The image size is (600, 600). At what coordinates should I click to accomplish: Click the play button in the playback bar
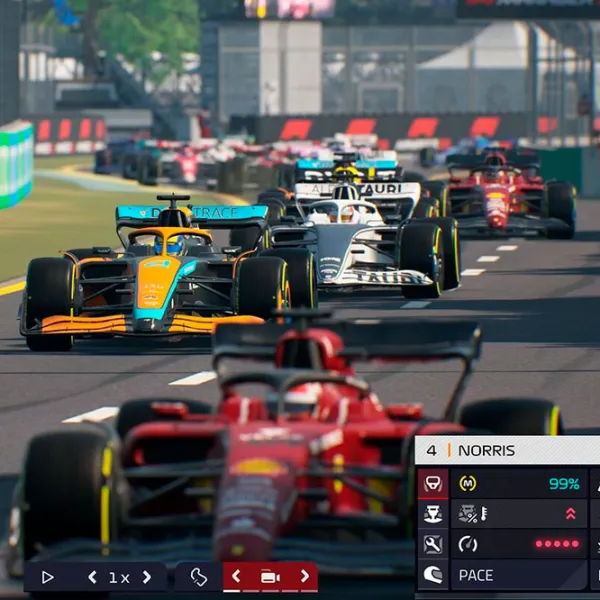47,577
